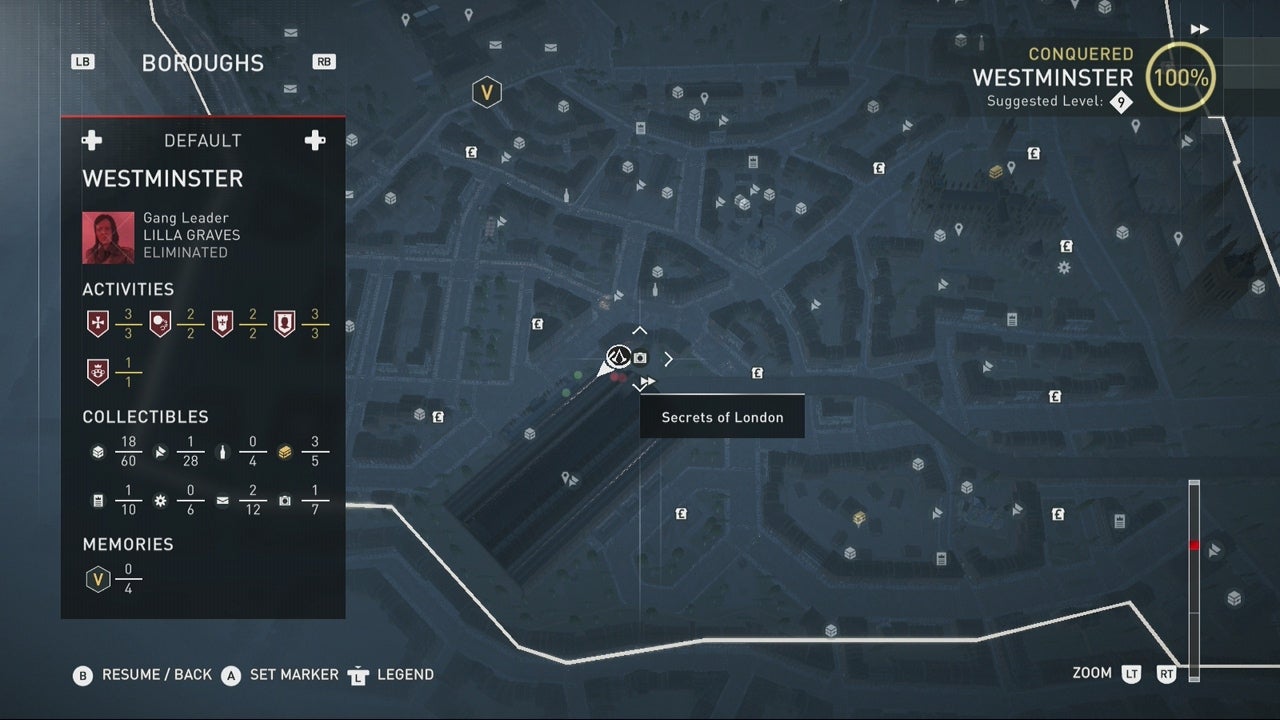The width and height of the screenshot is (1280, 720).
Task: Click the fast-forward arrows below the marker
Action: click(x=646, y=380)
